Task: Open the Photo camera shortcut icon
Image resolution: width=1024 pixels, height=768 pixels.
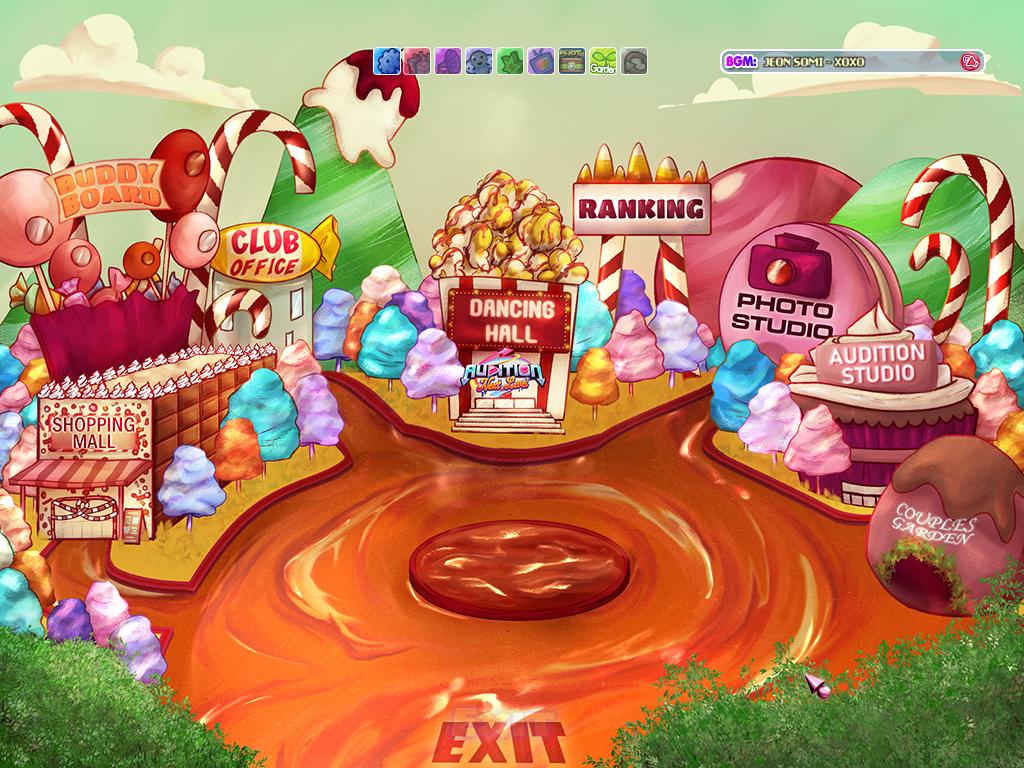Action: coord(572,62)
